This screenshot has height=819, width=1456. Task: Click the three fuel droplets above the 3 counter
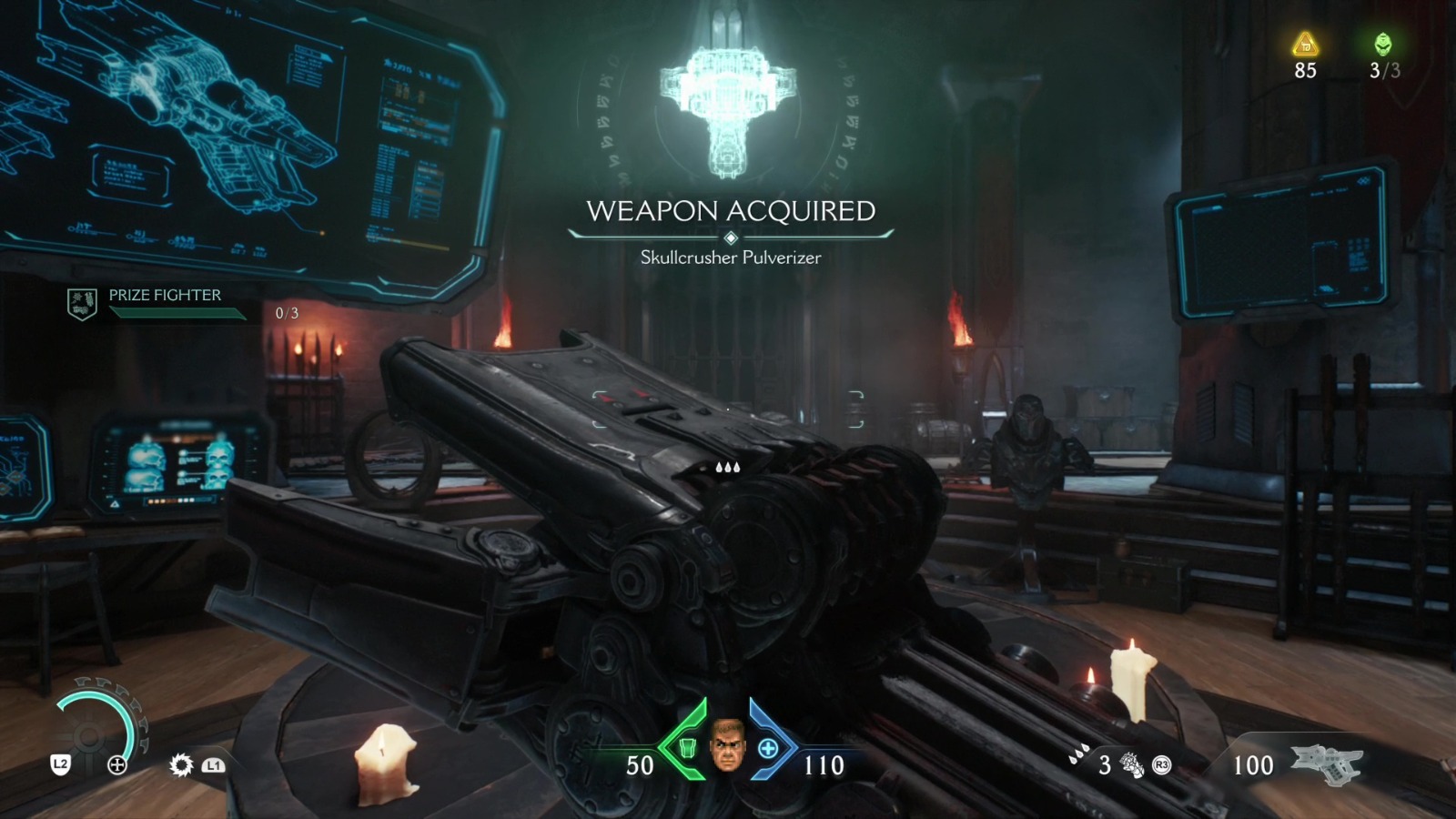coord(1079,752)
